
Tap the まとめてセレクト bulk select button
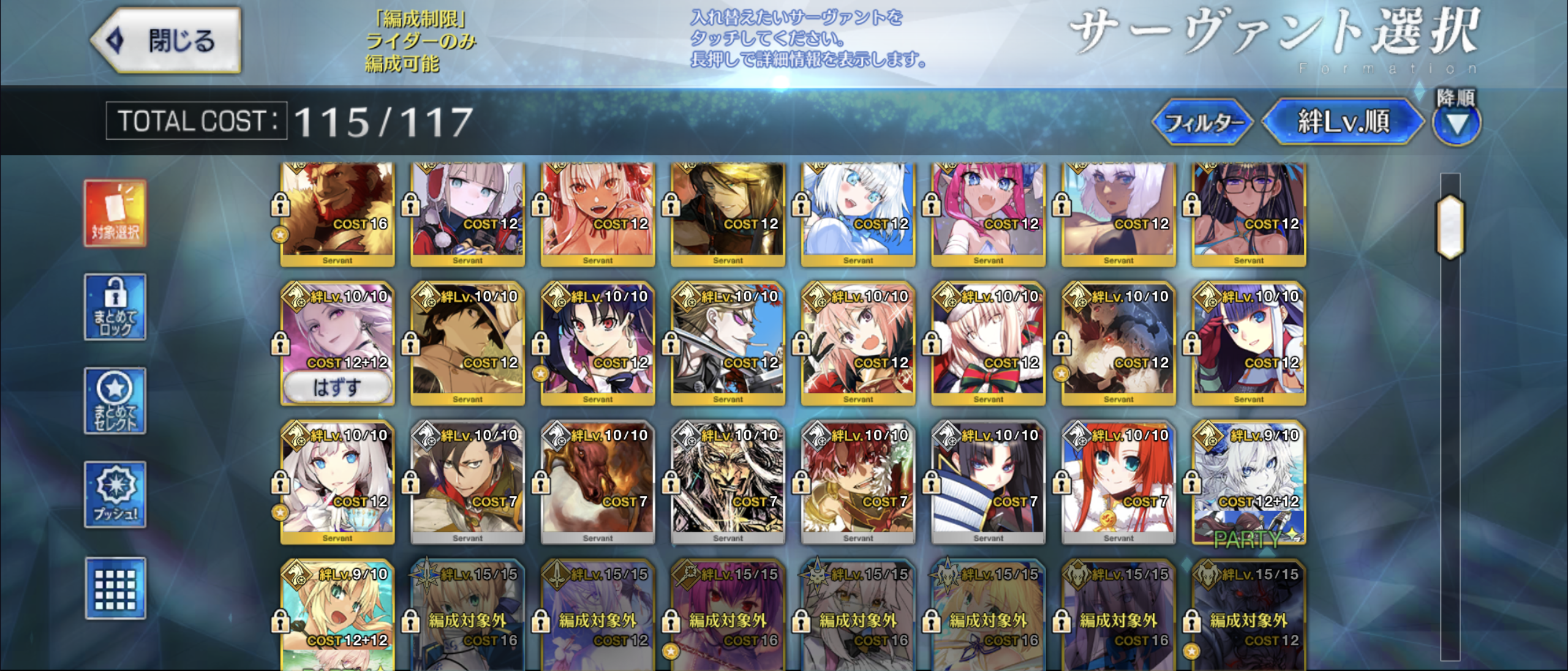tap(115, 401)
